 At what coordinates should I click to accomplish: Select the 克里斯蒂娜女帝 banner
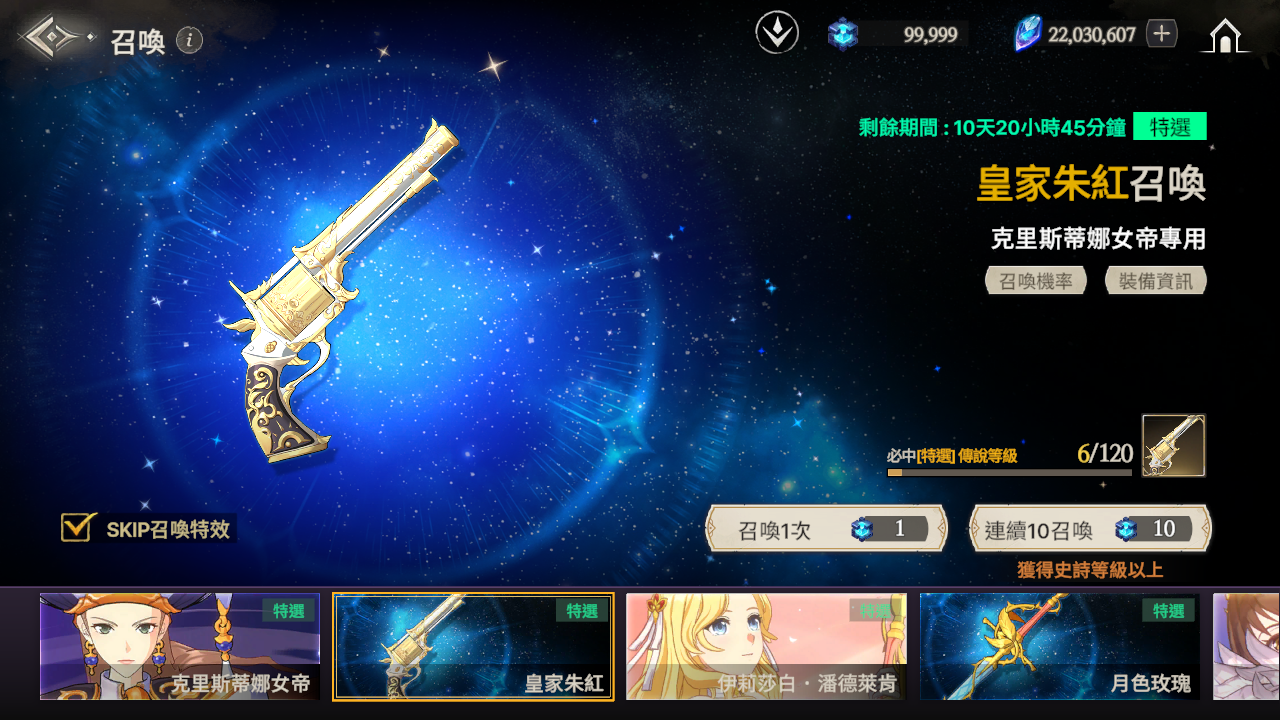[180, 646]
